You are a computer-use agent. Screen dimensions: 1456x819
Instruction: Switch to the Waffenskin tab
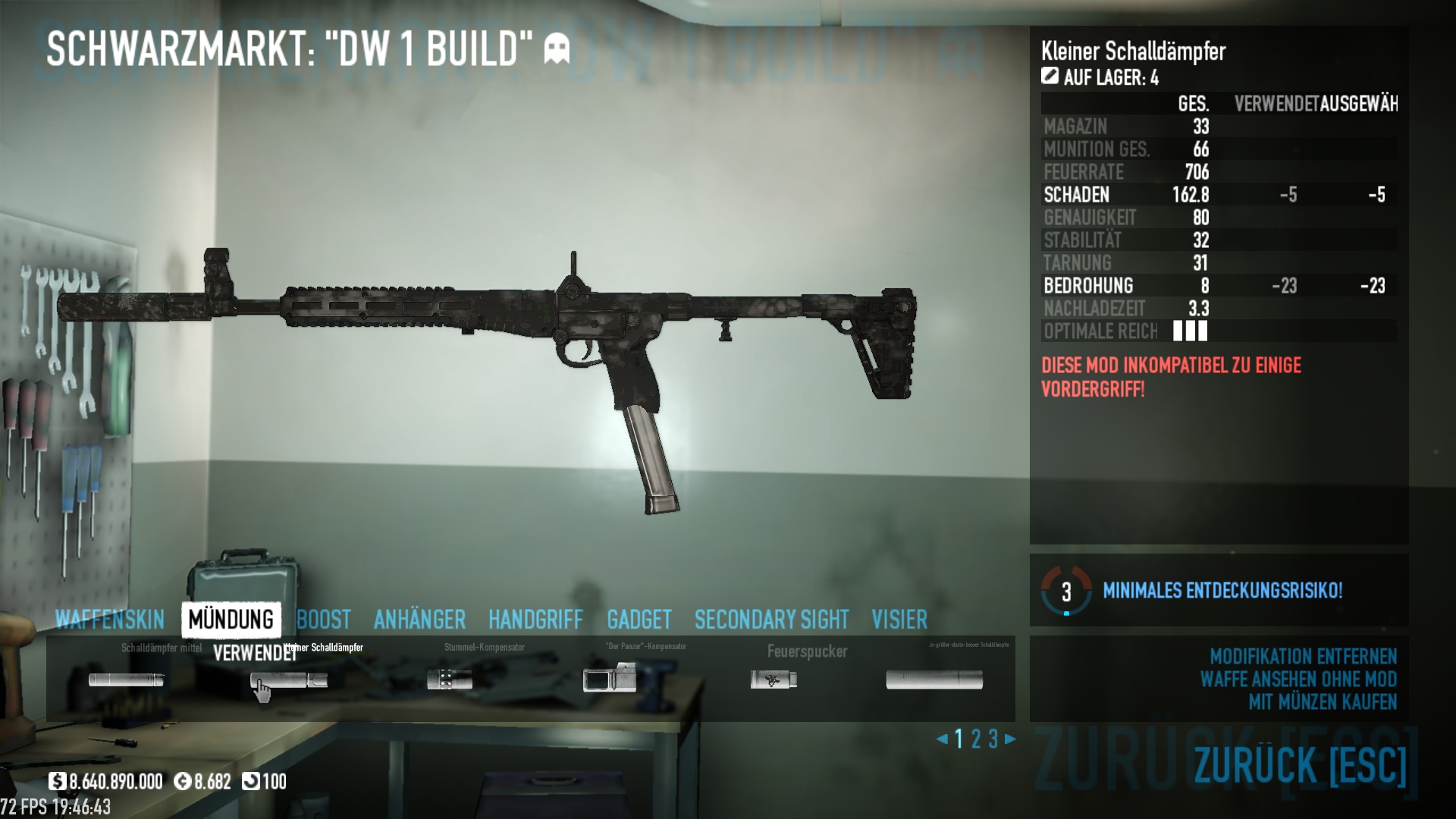tap(110, 620)
